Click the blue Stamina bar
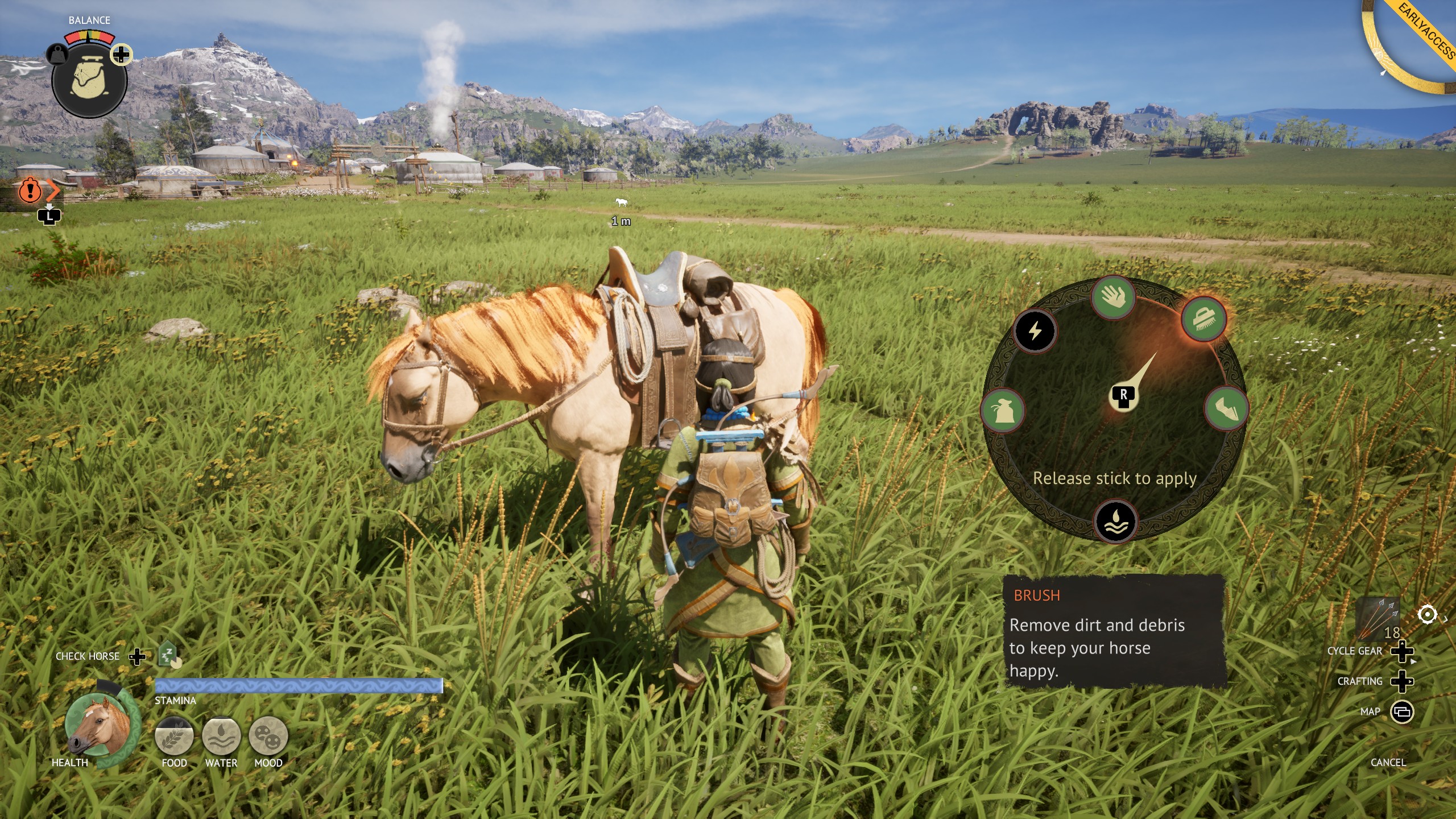Viewport: 1456px width, 819px height. tap(299, 686)
